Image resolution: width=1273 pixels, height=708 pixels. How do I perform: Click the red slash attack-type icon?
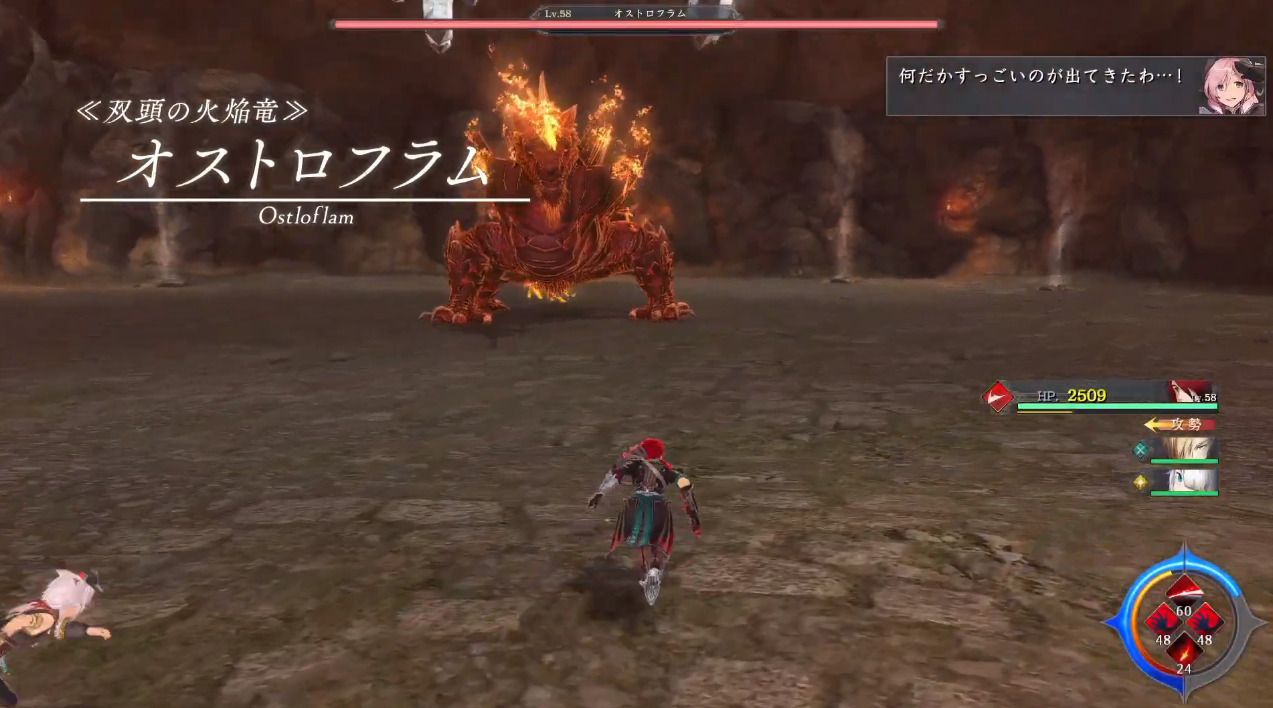[997, 397]
